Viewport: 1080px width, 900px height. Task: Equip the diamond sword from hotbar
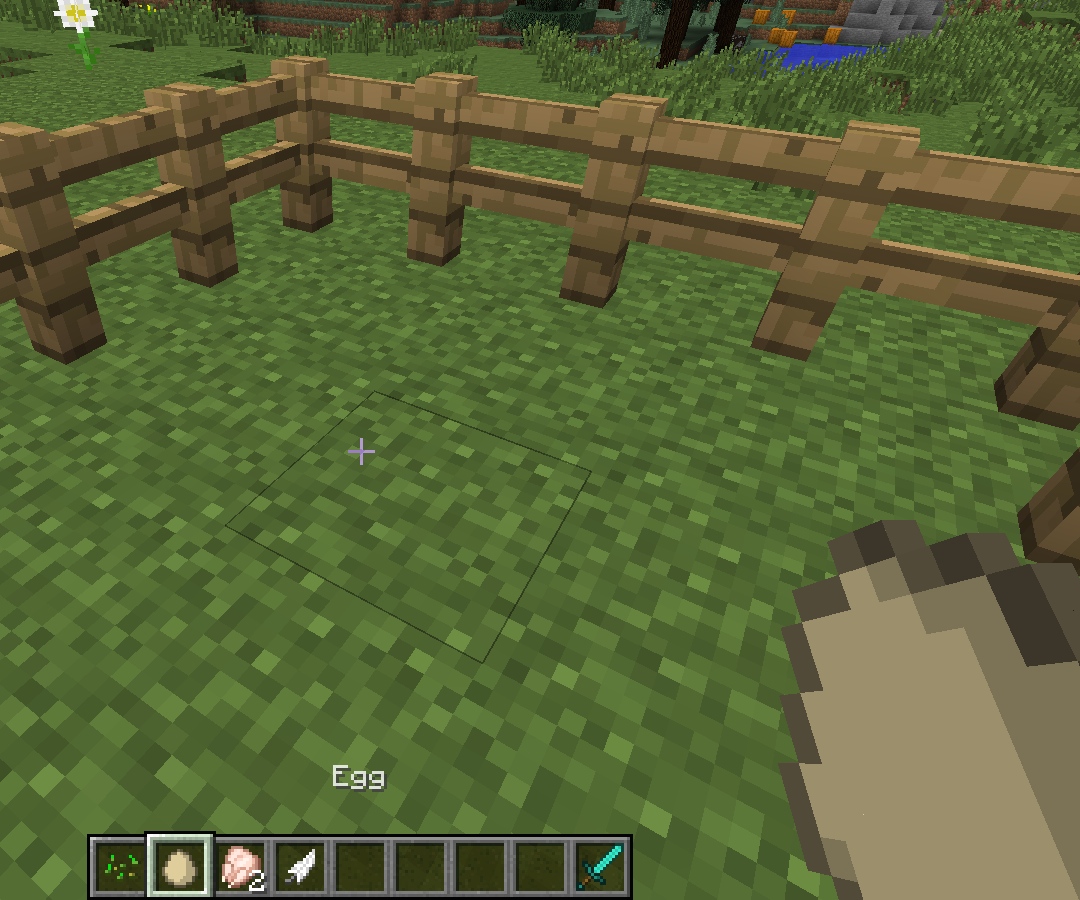[x=600, y=865]
